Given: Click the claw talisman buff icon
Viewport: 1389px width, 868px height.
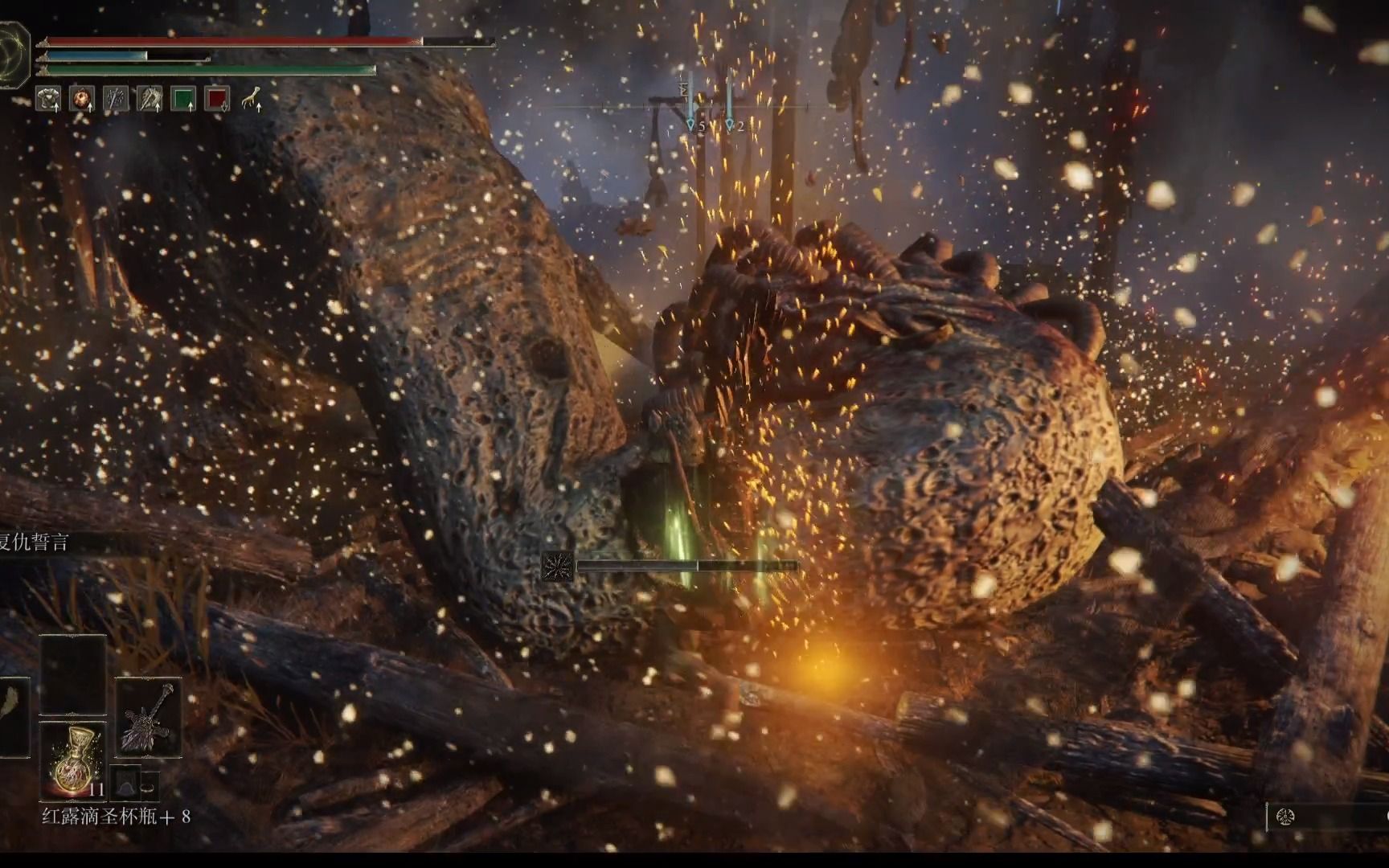Looking at the screenshot, I should [x=252, y=99].
